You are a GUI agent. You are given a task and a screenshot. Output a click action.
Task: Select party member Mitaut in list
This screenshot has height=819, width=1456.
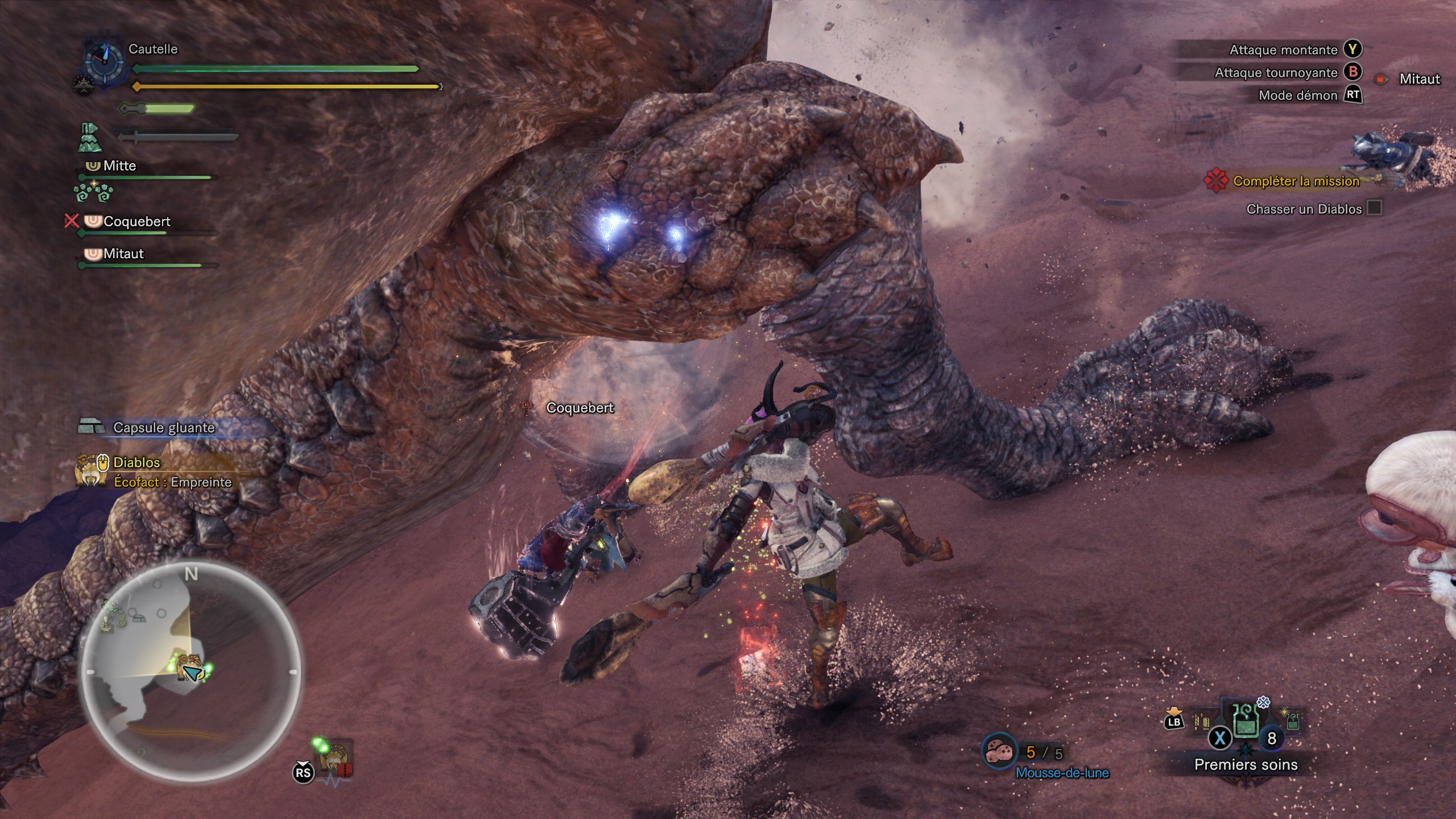(123, 254)
